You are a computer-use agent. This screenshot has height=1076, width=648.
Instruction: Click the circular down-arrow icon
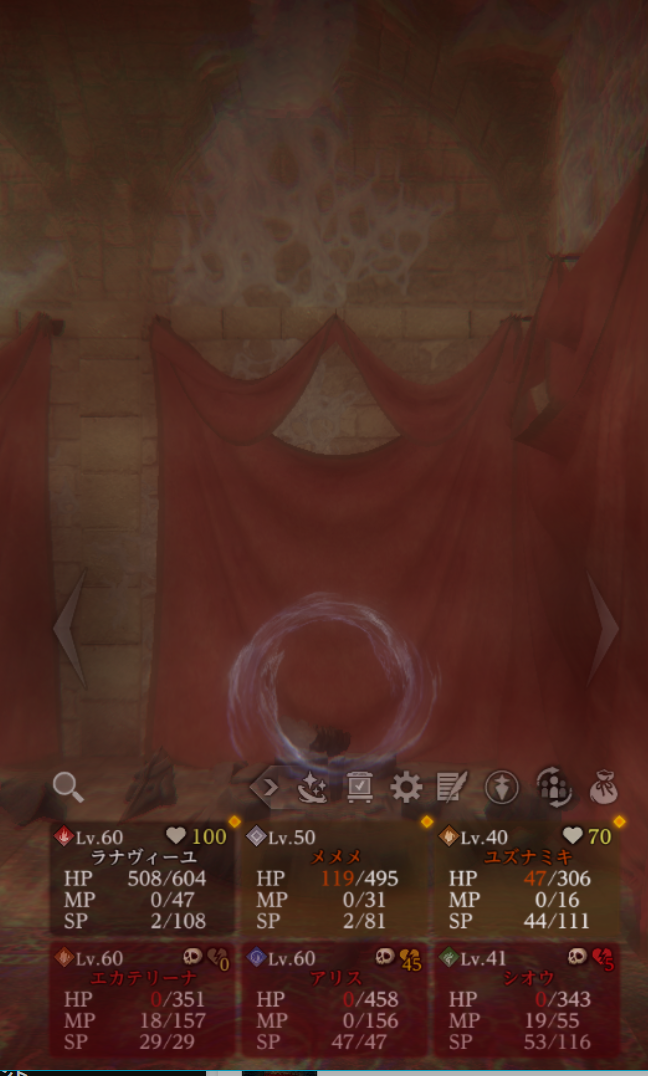pos(502,788)
